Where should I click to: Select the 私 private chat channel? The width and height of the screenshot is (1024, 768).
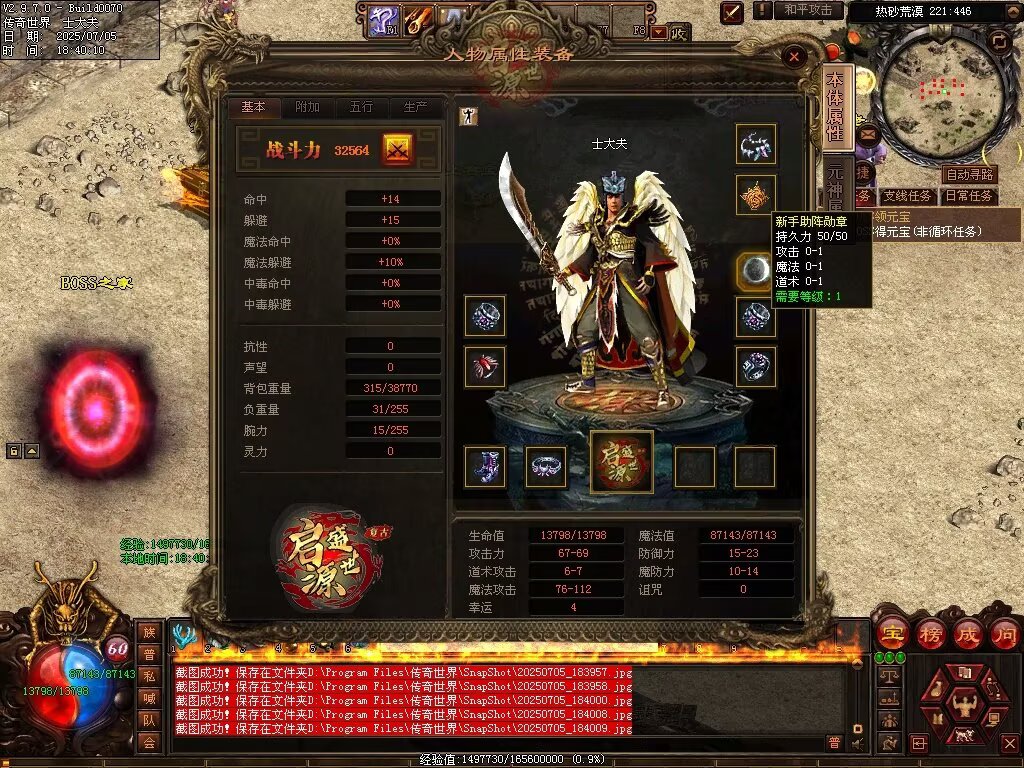[x=148, y=675]
